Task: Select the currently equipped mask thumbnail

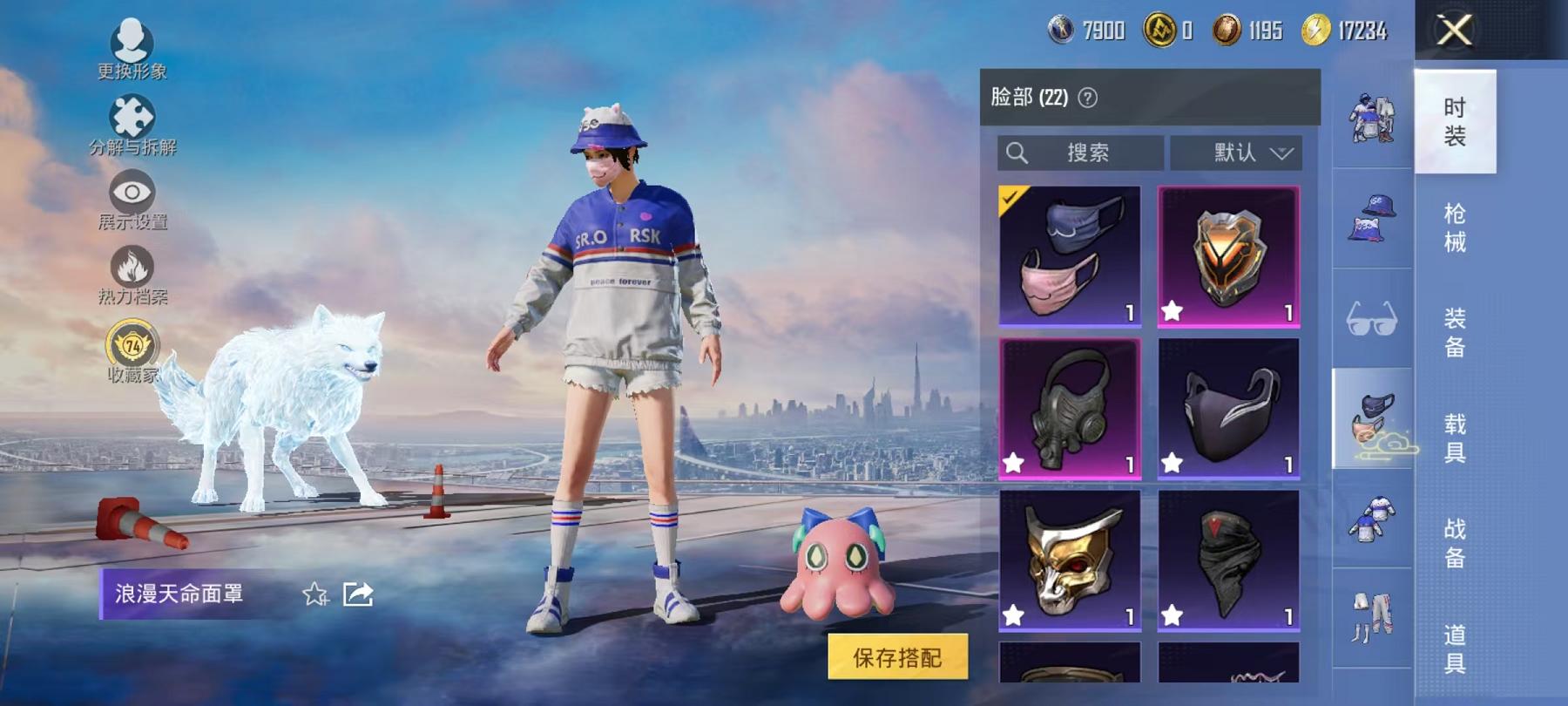Action: coord(1071,255)
